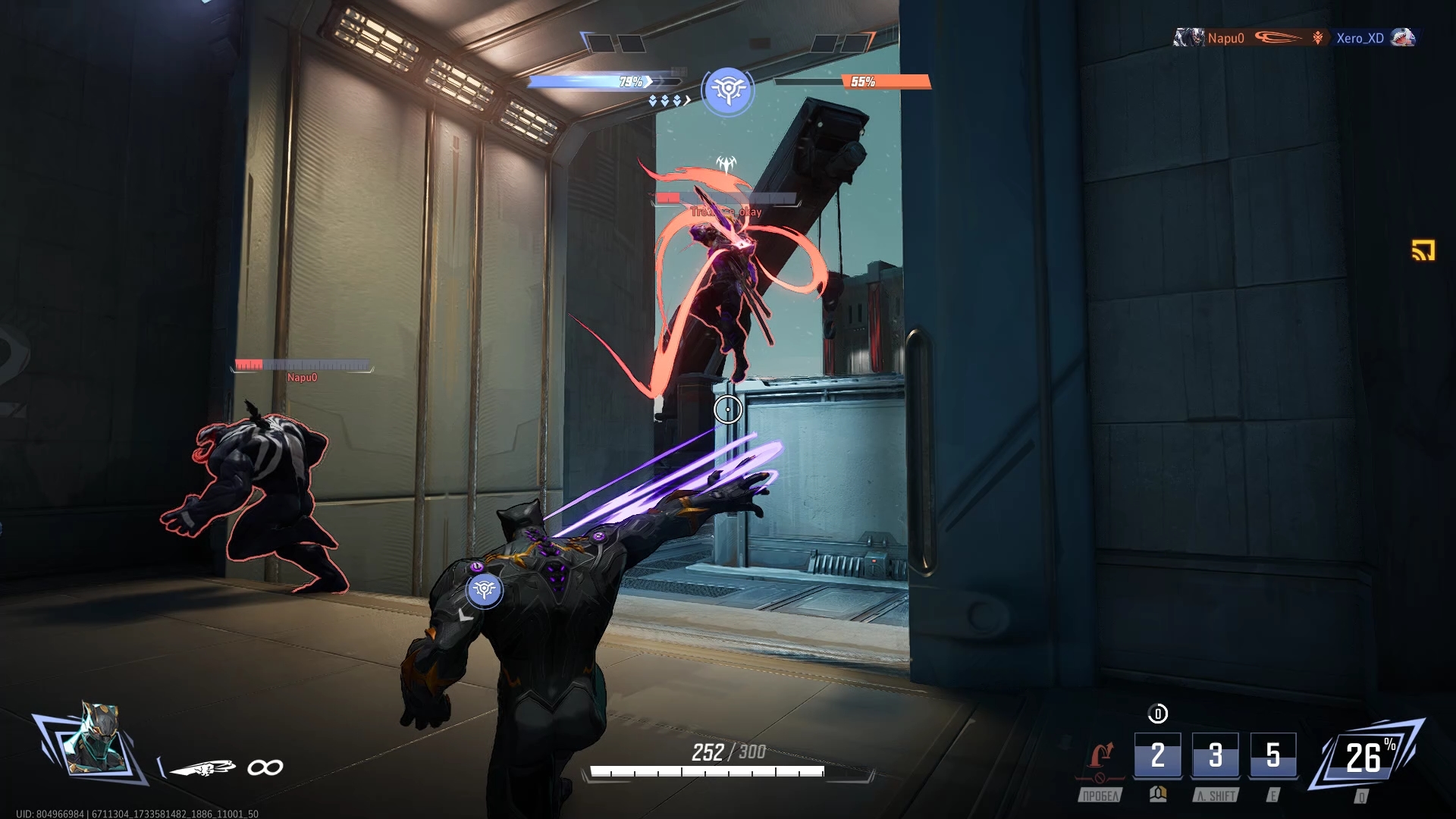Open the Napu0 and Xero_XD kill feed entry
Image resolution: width=1456 pixels, height=819 pixels.
(x=1294, y=38)
